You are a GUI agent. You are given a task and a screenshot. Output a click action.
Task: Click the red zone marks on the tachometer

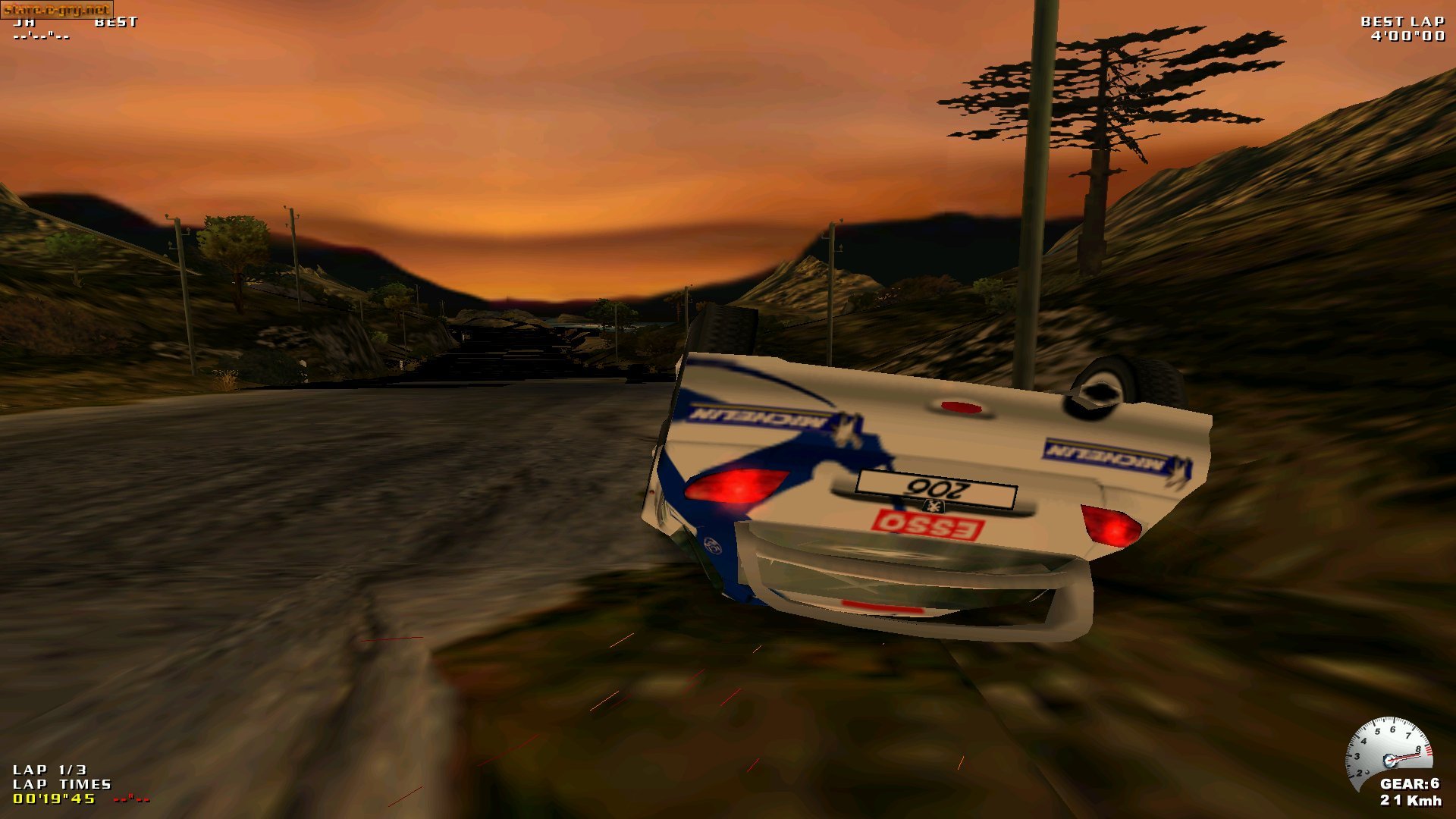[1429, 751]
